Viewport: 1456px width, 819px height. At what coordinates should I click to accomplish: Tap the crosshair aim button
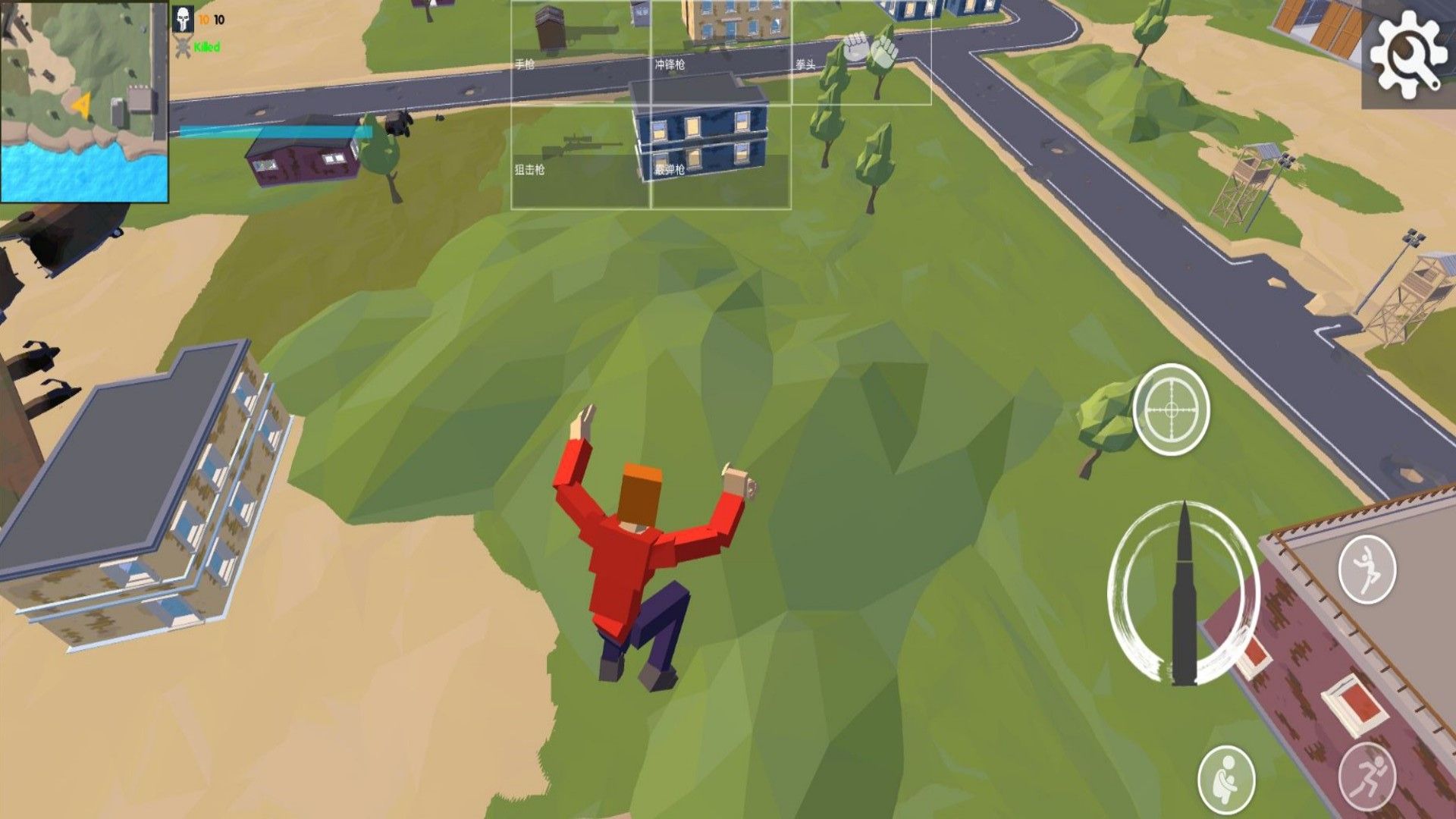click(1171, 409)
